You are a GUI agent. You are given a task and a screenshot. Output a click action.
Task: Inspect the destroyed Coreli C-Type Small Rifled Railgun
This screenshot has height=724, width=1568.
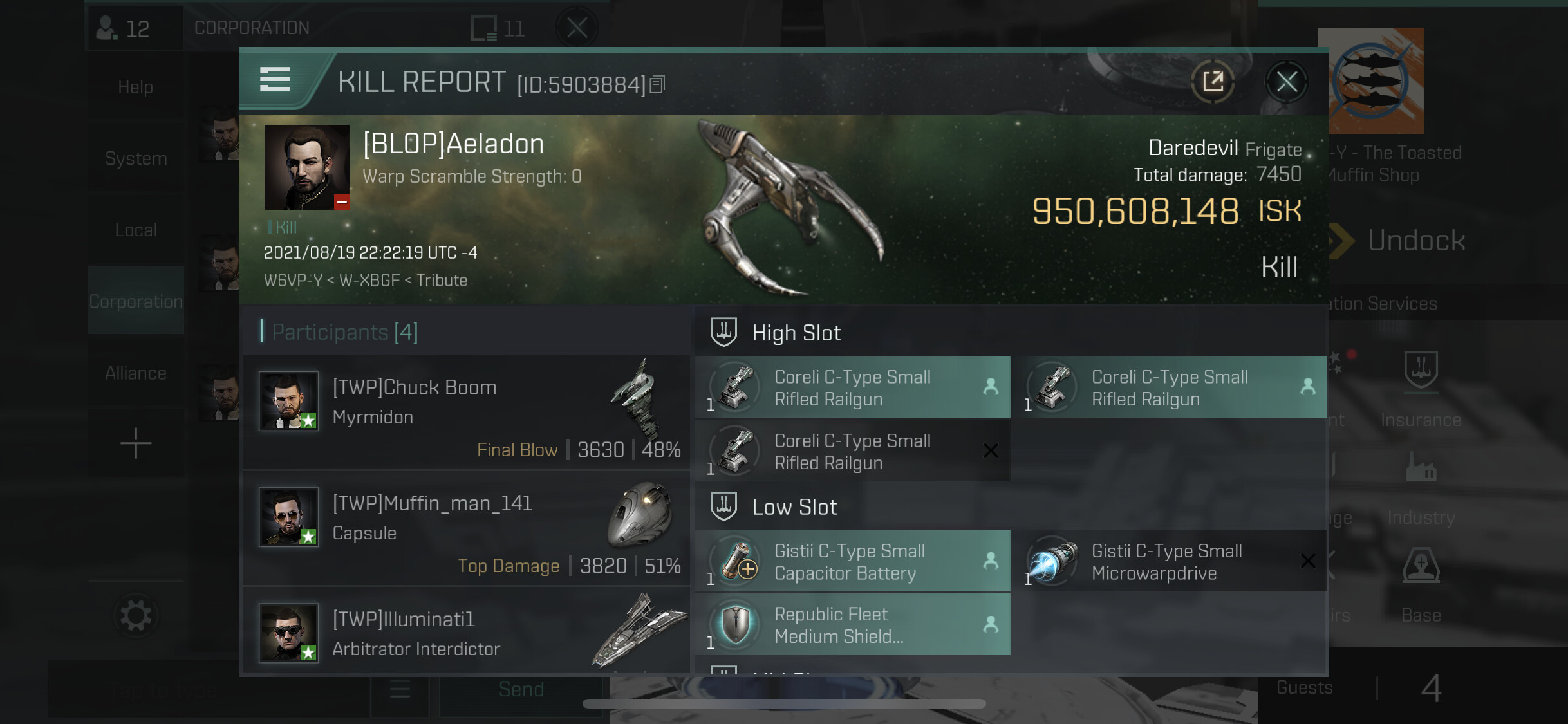pos(852,451)
